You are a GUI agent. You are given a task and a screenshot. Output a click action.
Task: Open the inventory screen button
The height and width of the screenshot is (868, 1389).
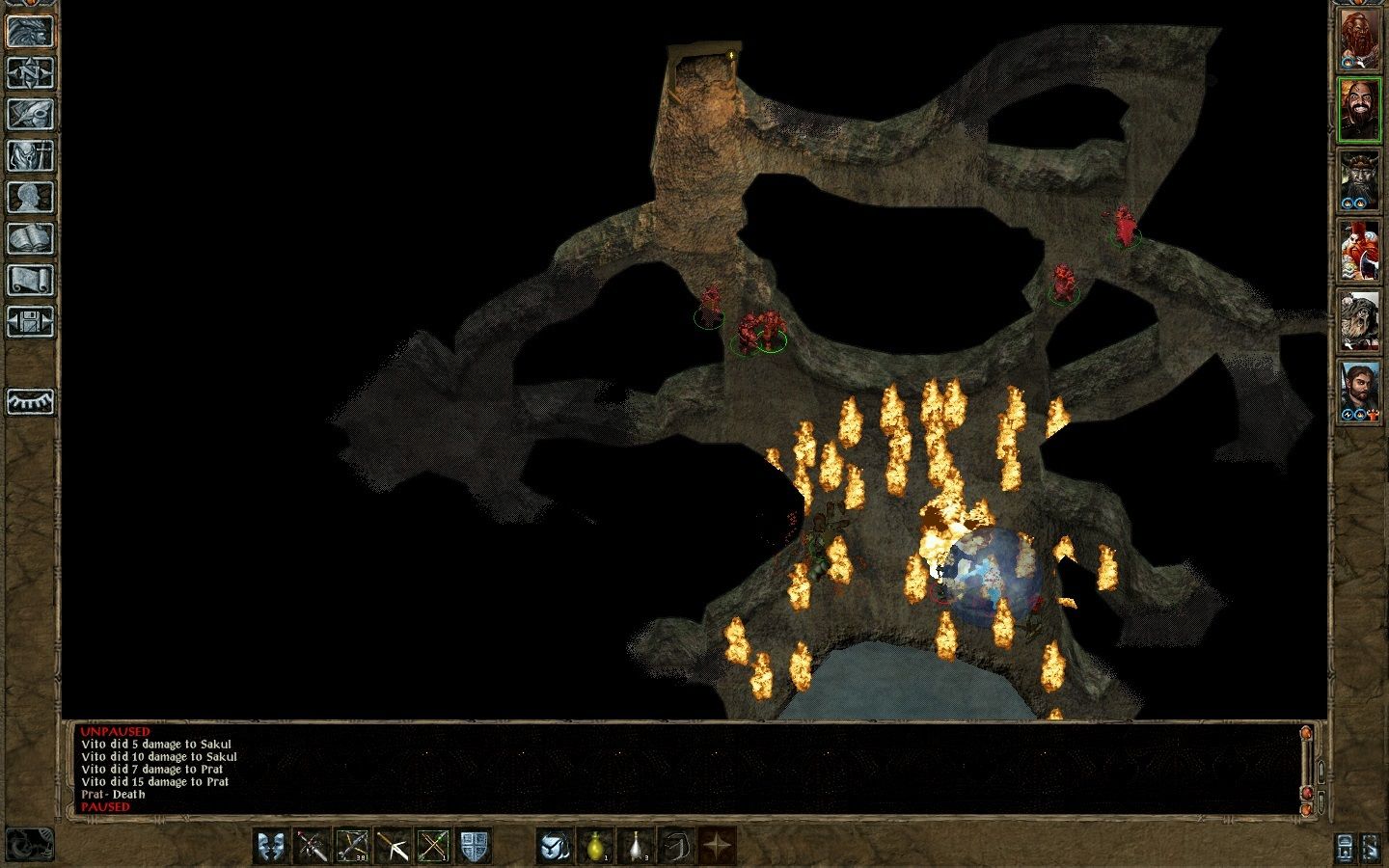pos(30,155)
